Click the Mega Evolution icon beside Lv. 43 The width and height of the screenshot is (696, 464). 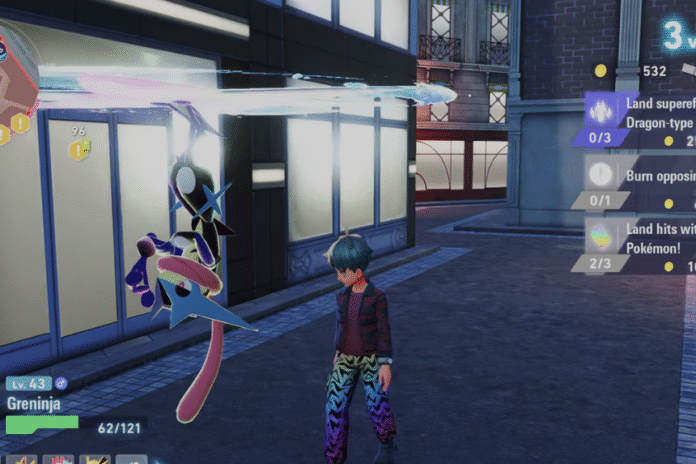pyautogui.click(x=62, y=383)
